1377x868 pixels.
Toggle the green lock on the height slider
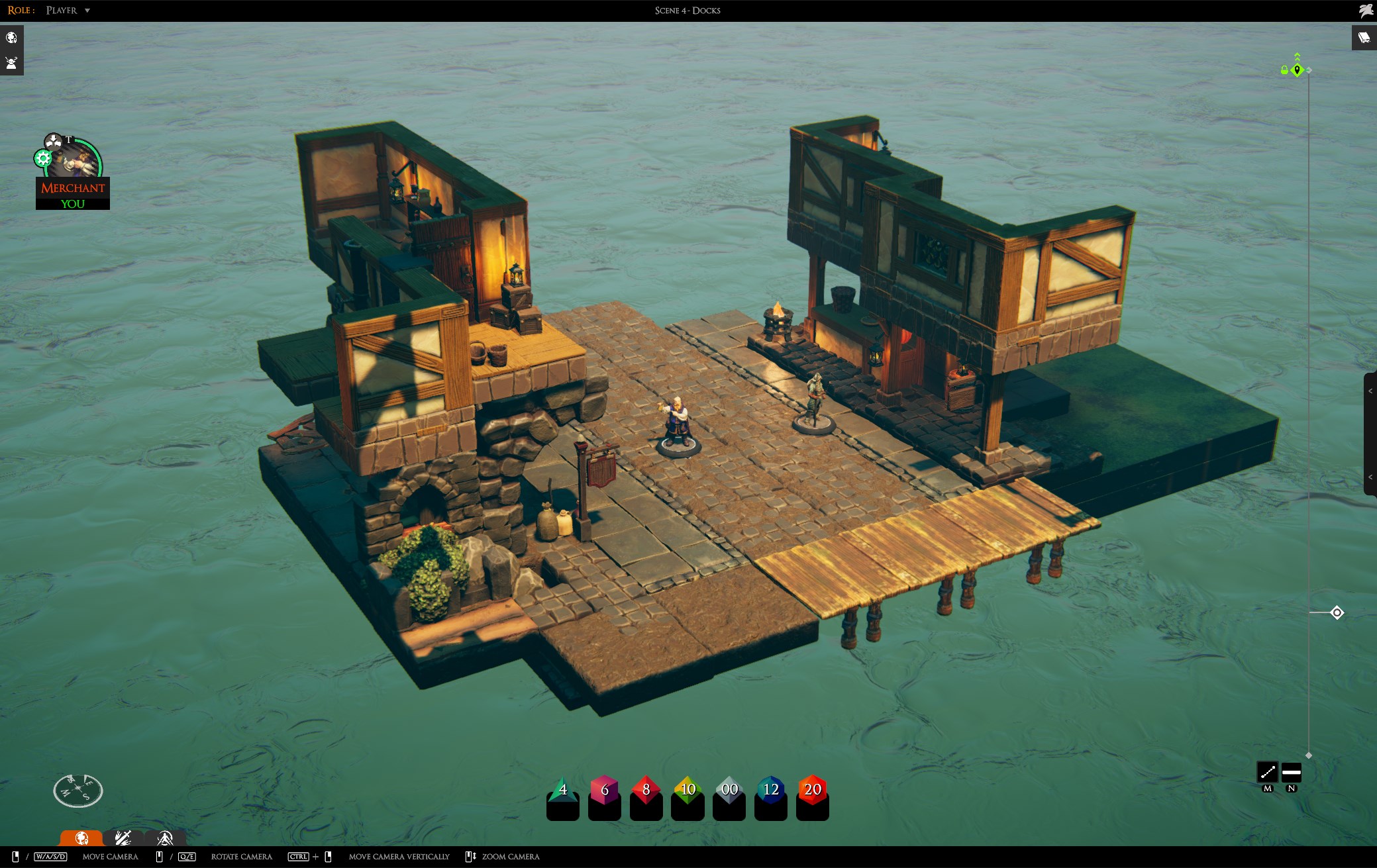[1284, 70]
